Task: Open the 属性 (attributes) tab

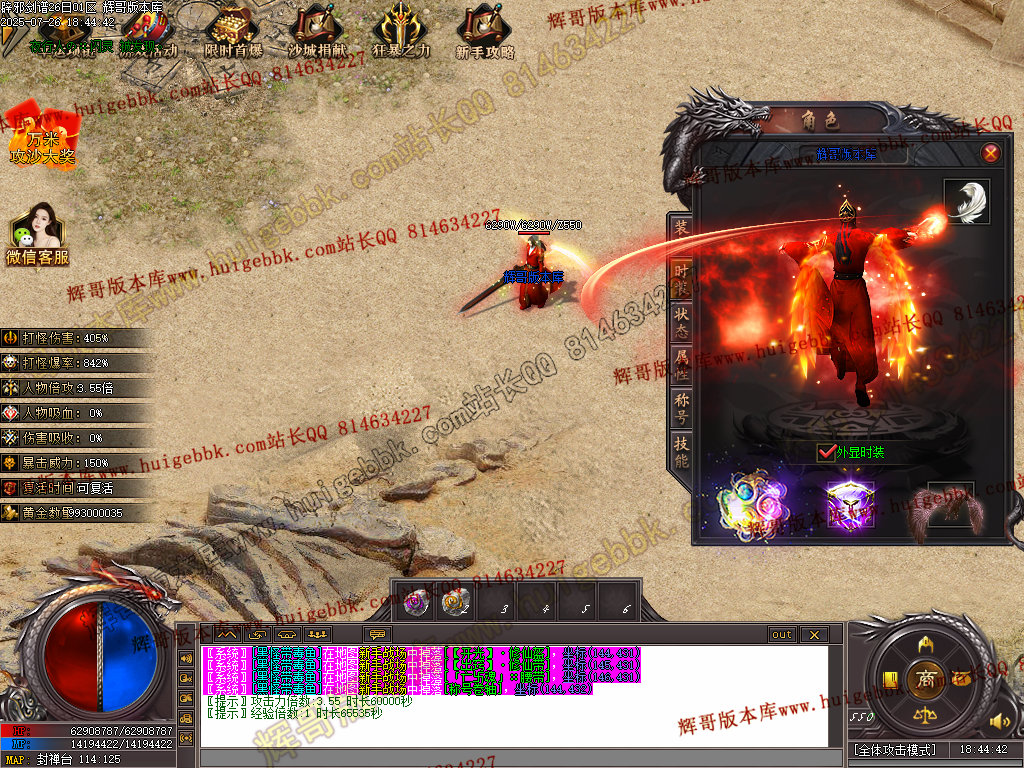Action: (681, 366)
